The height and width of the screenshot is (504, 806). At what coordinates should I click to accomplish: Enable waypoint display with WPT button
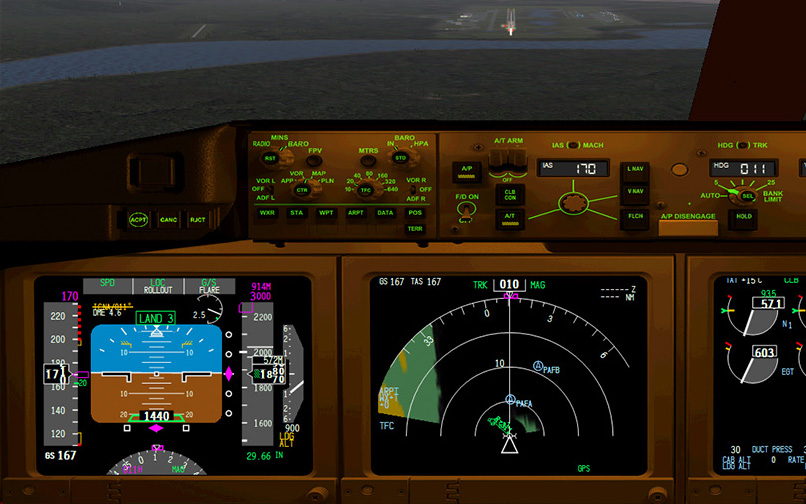tap(326, 213)
